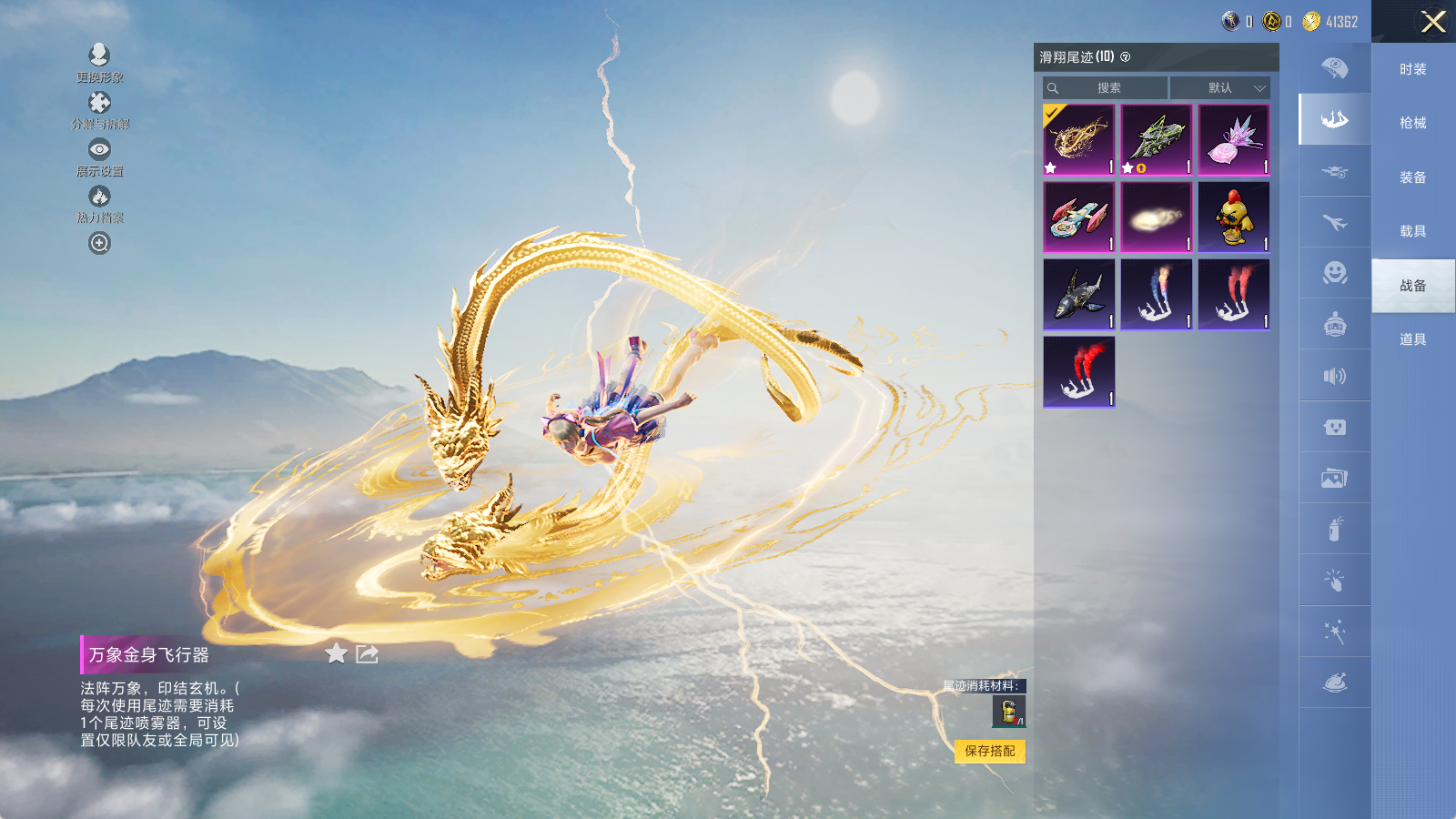Go to the 载具 tab

point(1412,231)
